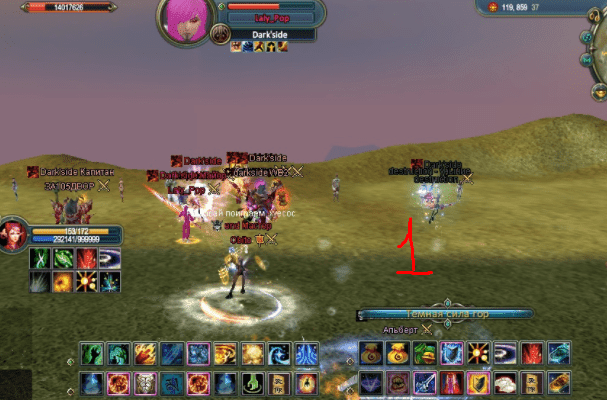Trigger the gray spike burst companion skill
This screenshot has width=607, height=400.
tap(41, 282)
